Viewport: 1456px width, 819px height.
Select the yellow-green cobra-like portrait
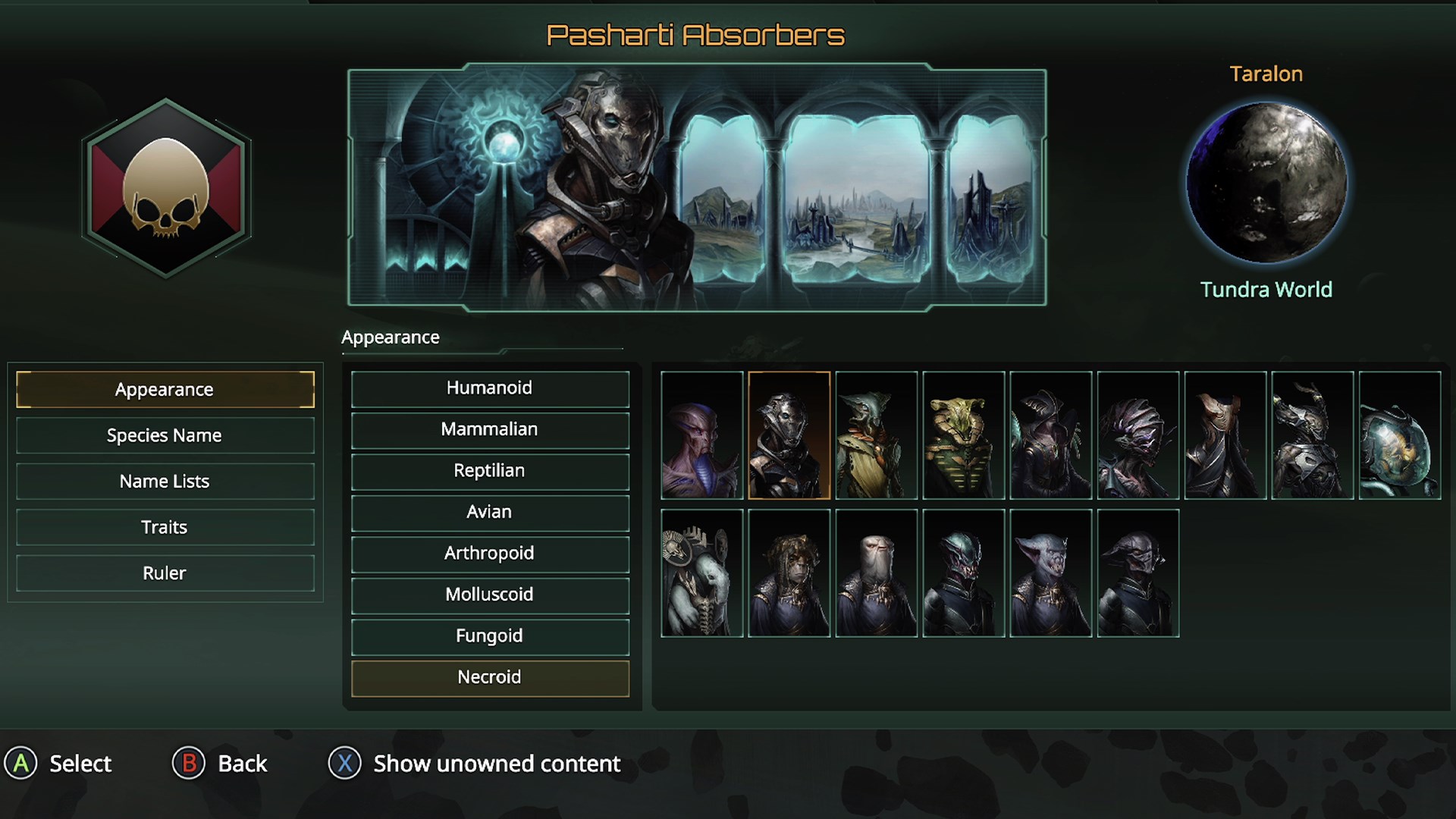point(963,435)
